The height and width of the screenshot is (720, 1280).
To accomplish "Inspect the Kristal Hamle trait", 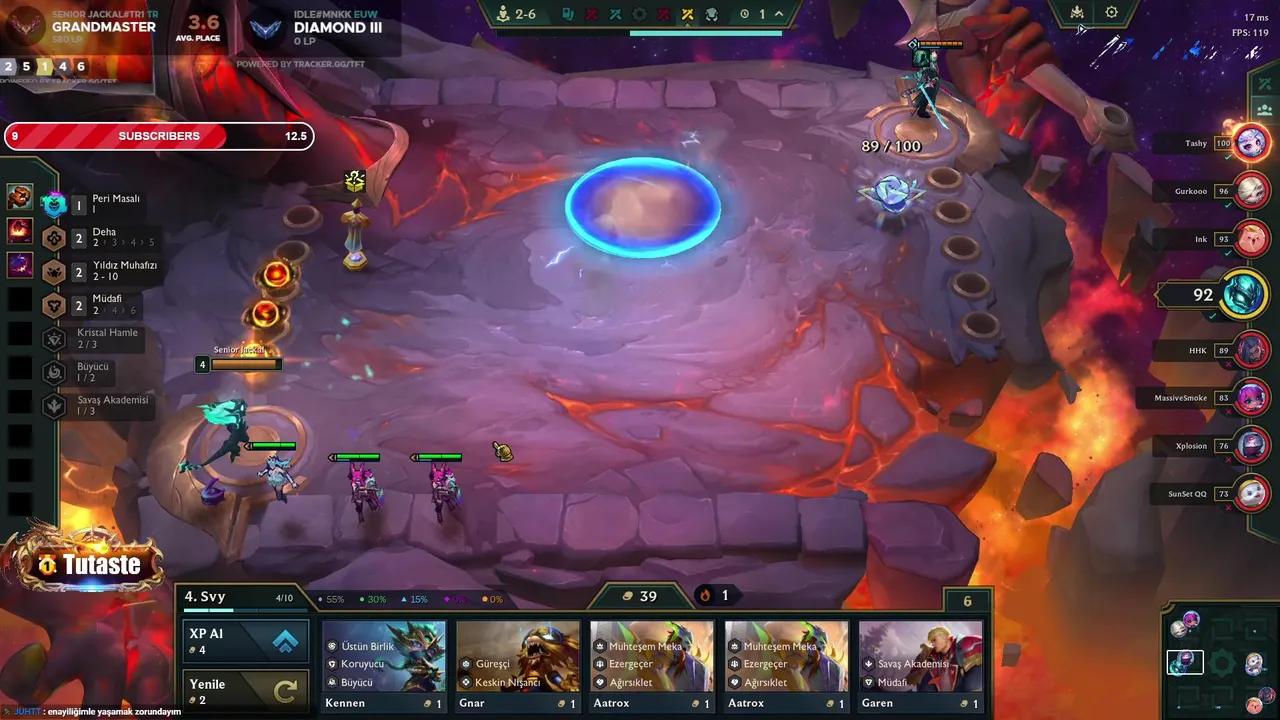I will pyautogui.click(x=95, y=338).
